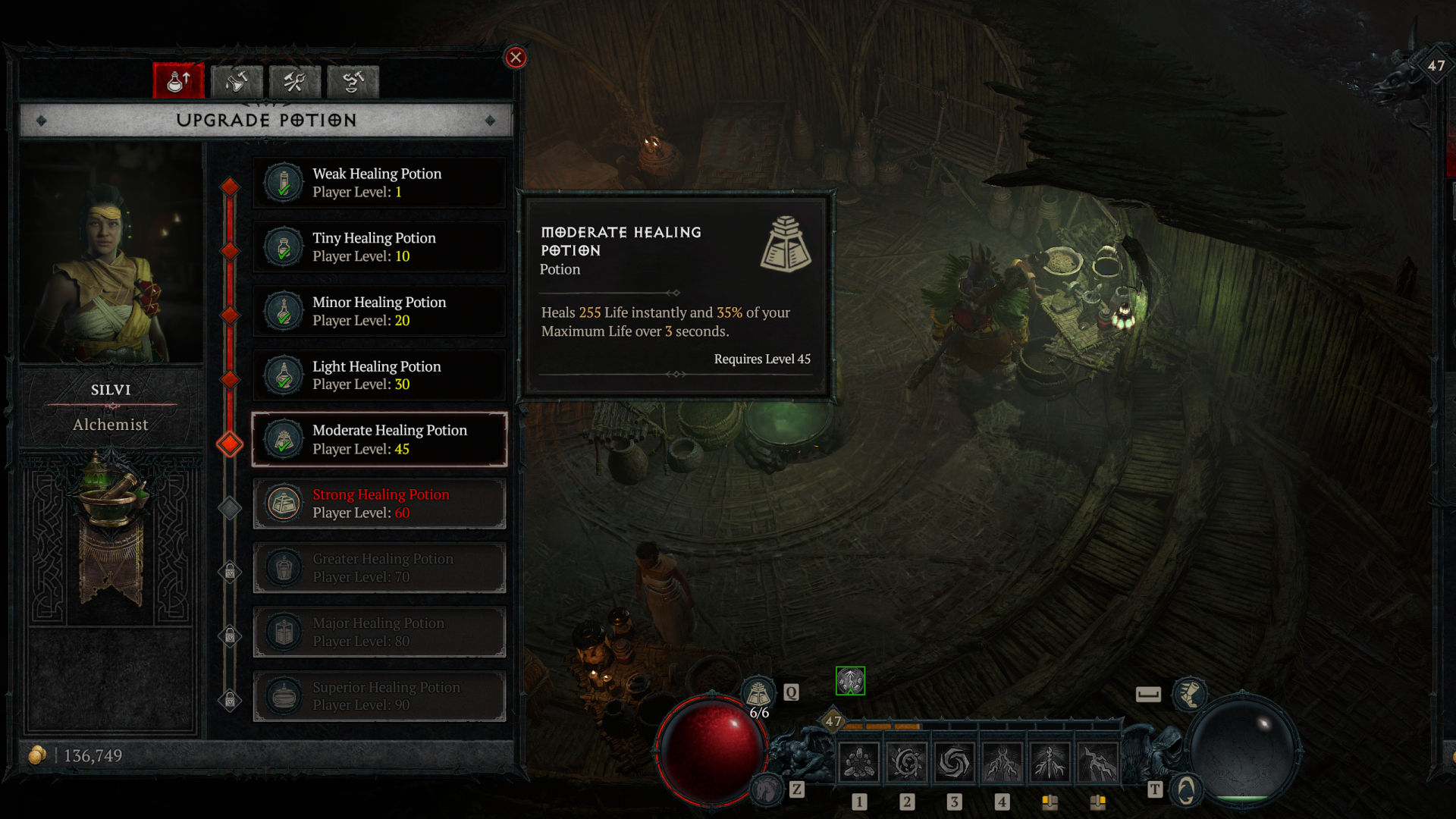Click the skill in hotbar slot 3
The width and height of the screenshot is (1456, 819).
pos(955,761)
